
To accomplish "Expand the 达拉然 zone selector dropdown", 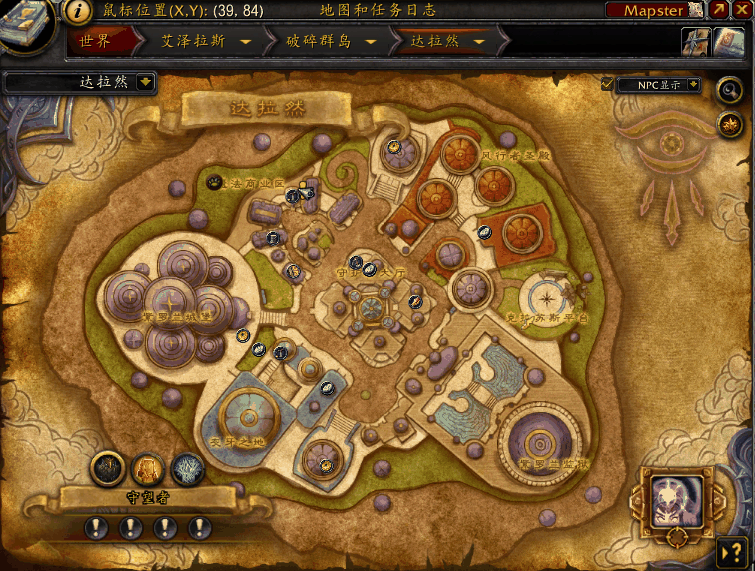I will pyautogui.click(x=145, y=82).
